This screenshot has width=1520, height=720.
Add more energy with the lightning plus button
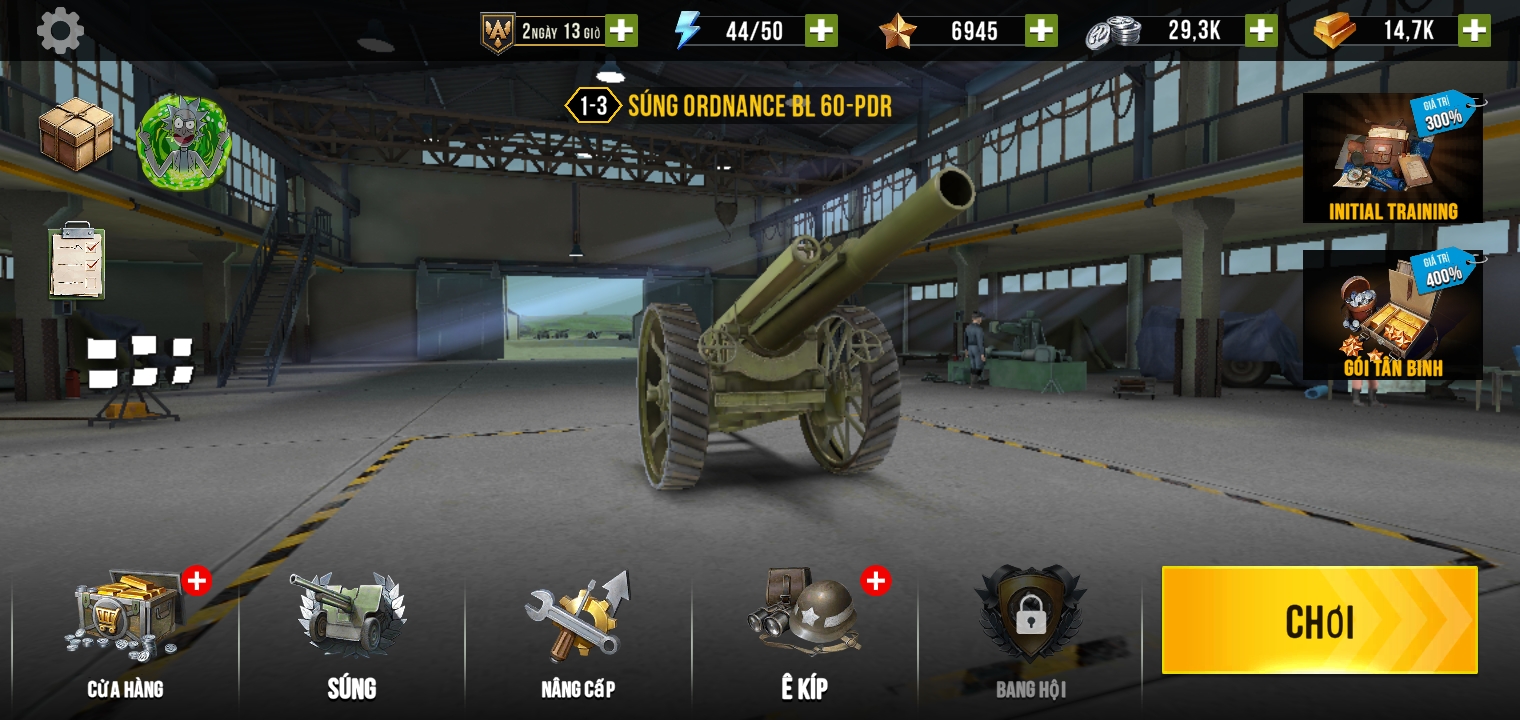coord(820,30)
